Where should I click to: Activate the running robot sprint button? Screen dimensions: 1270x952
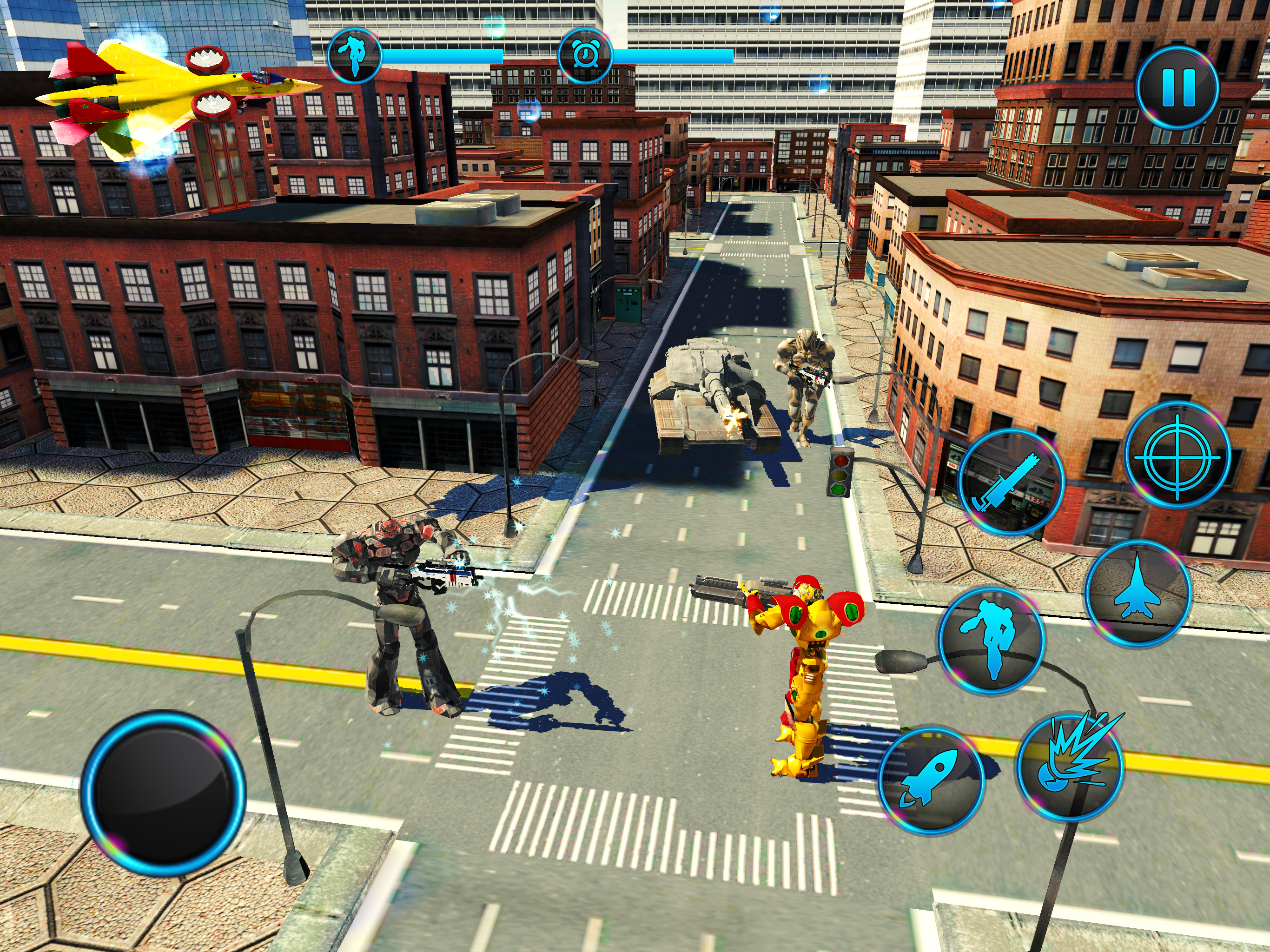(x=992, y=640)
